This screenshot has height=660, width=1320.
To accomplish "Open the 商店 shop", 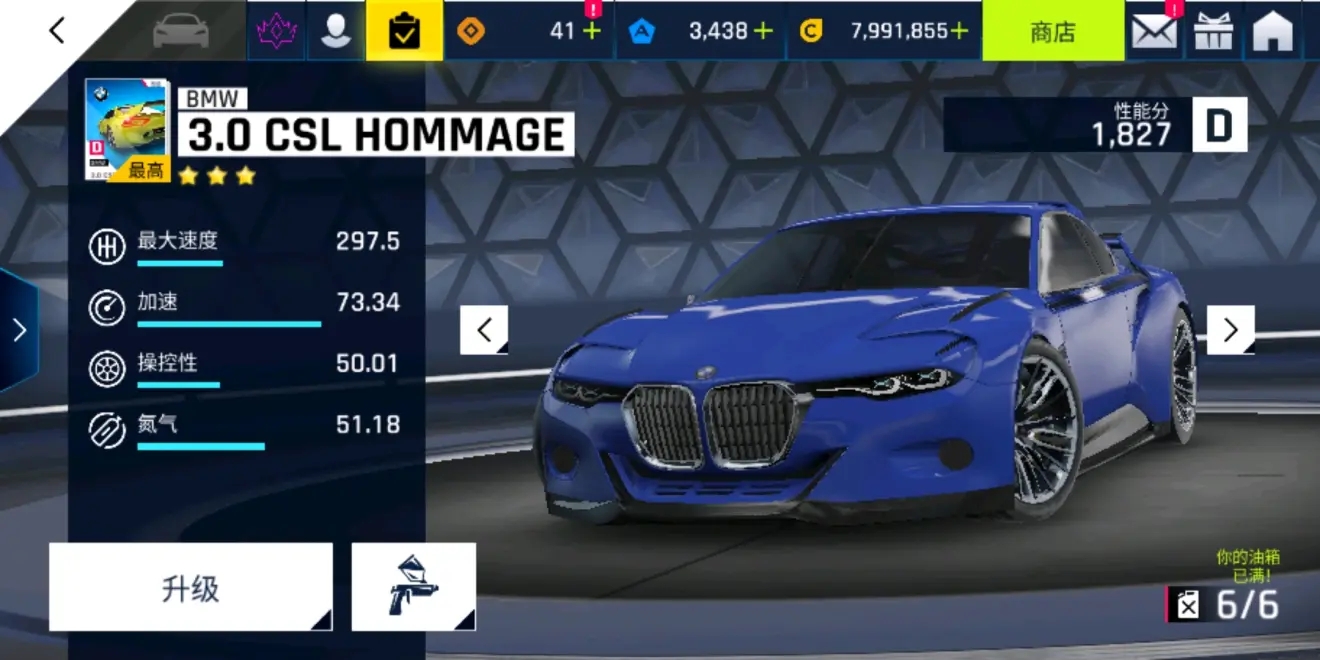I will tap(1052, 31).
